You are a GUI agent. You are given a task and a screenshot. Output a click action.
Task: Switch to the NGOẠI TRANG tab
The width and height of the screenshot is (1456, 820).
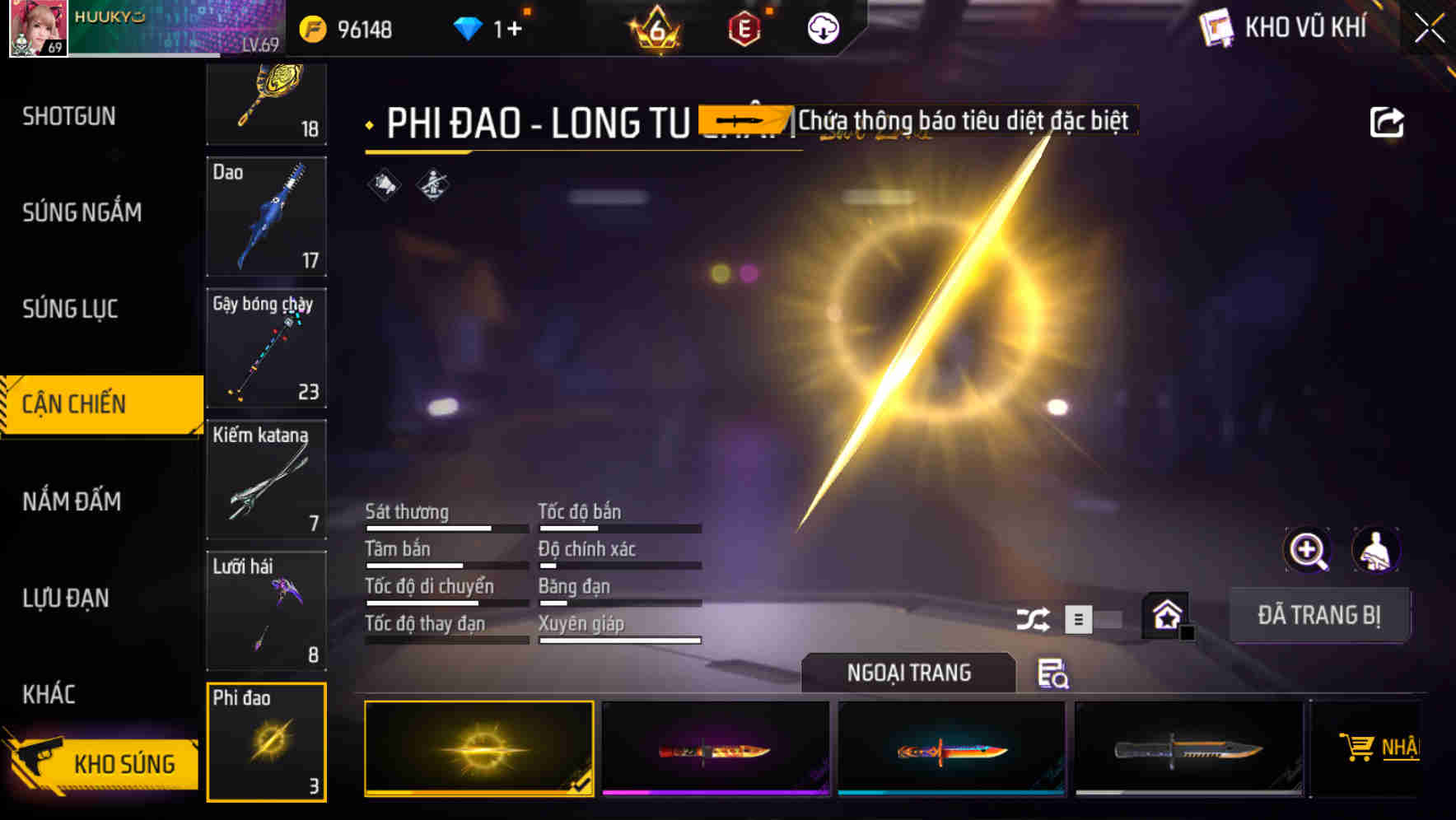pos(908,673)
